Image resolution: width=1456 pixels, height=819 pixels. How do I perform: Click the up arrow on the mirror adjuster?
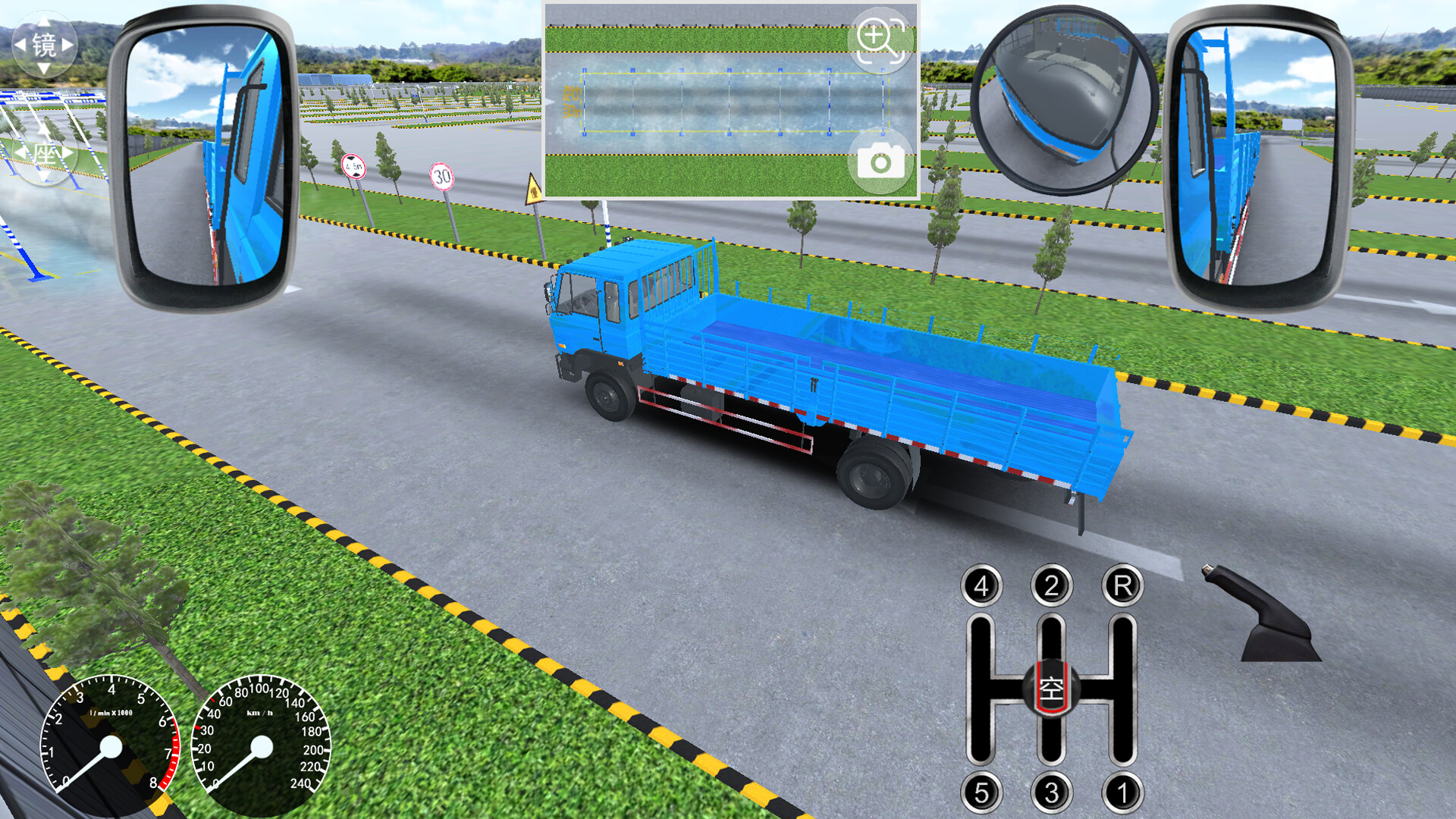[44, 21]
